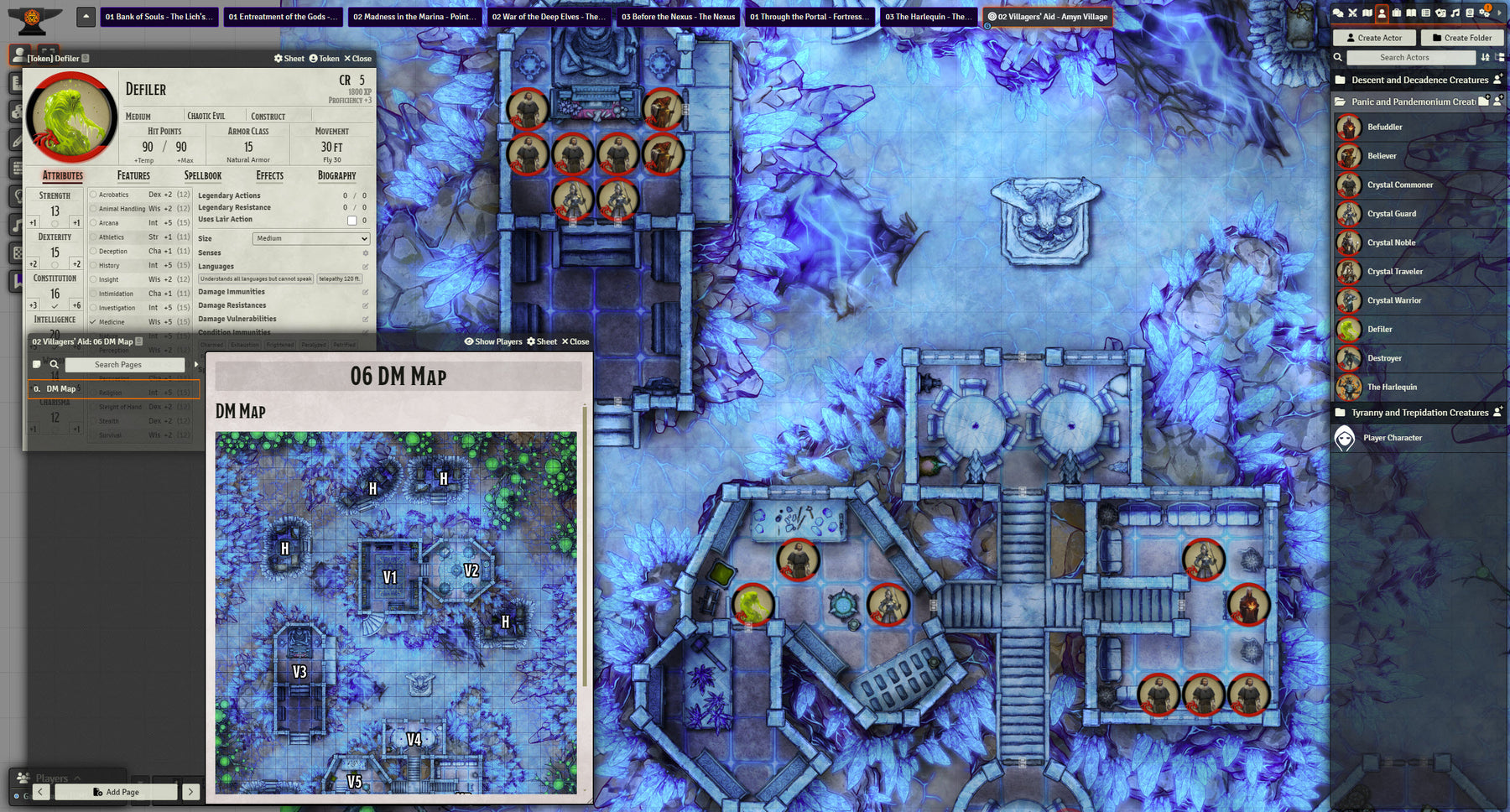Open the Befuddler actor entry
Viewport: 1510px width, 812px height.
[1384, 128]
